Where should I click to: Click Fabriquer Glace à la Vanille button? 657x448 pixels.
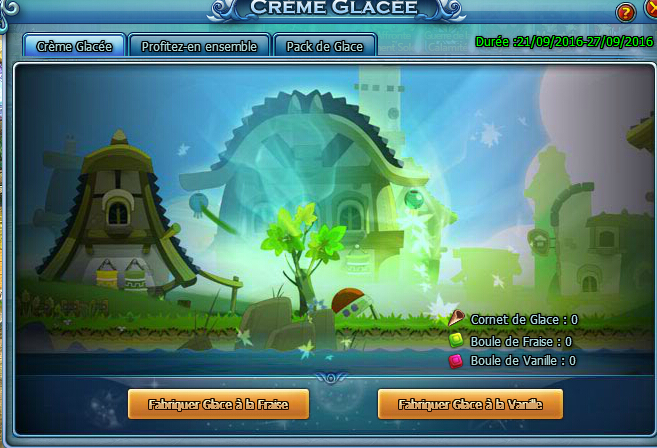click(468, 404)
